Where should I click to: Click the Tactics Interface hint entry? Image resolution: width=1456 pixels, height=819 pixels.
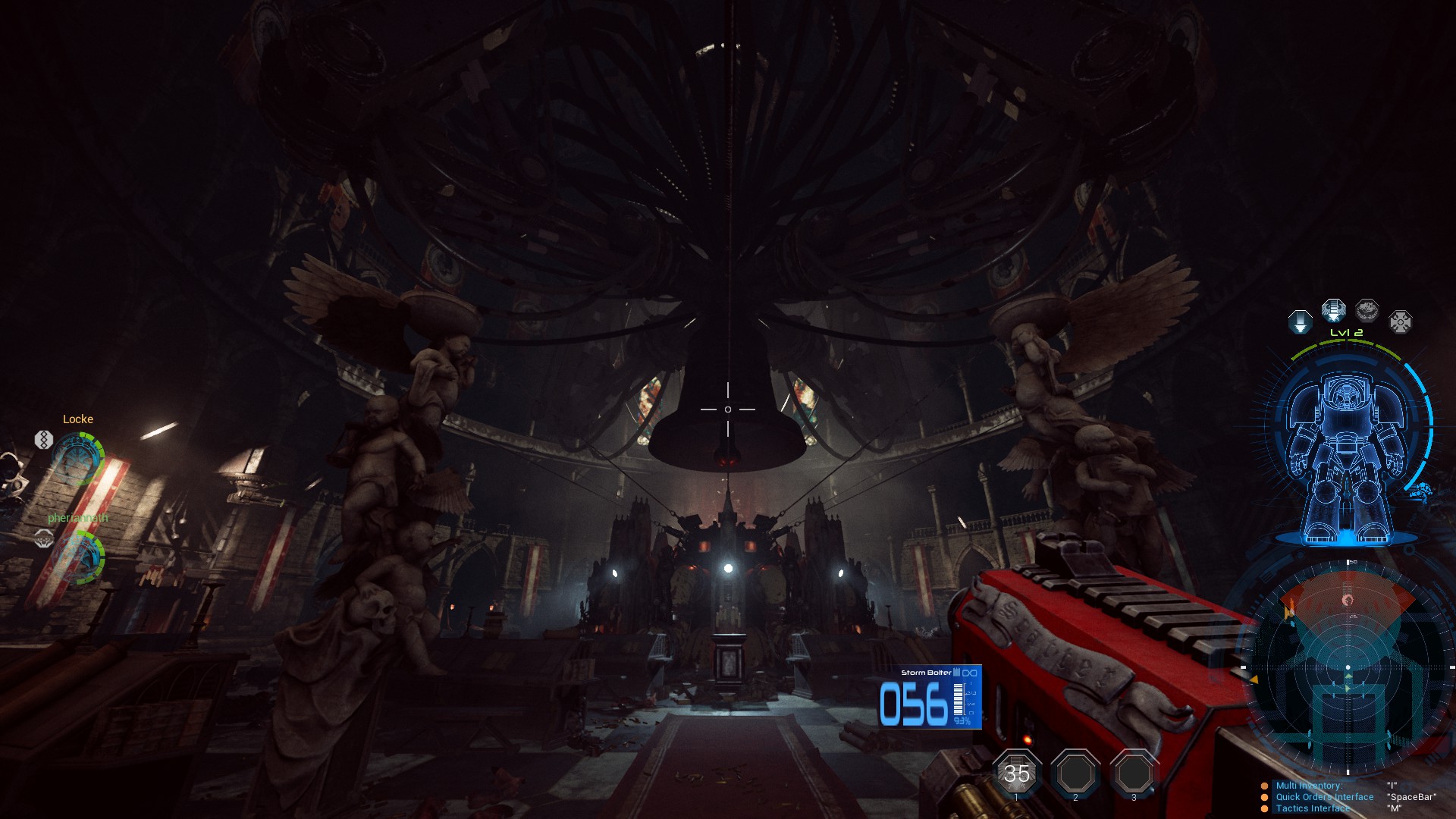click(x=1313, y=808)
